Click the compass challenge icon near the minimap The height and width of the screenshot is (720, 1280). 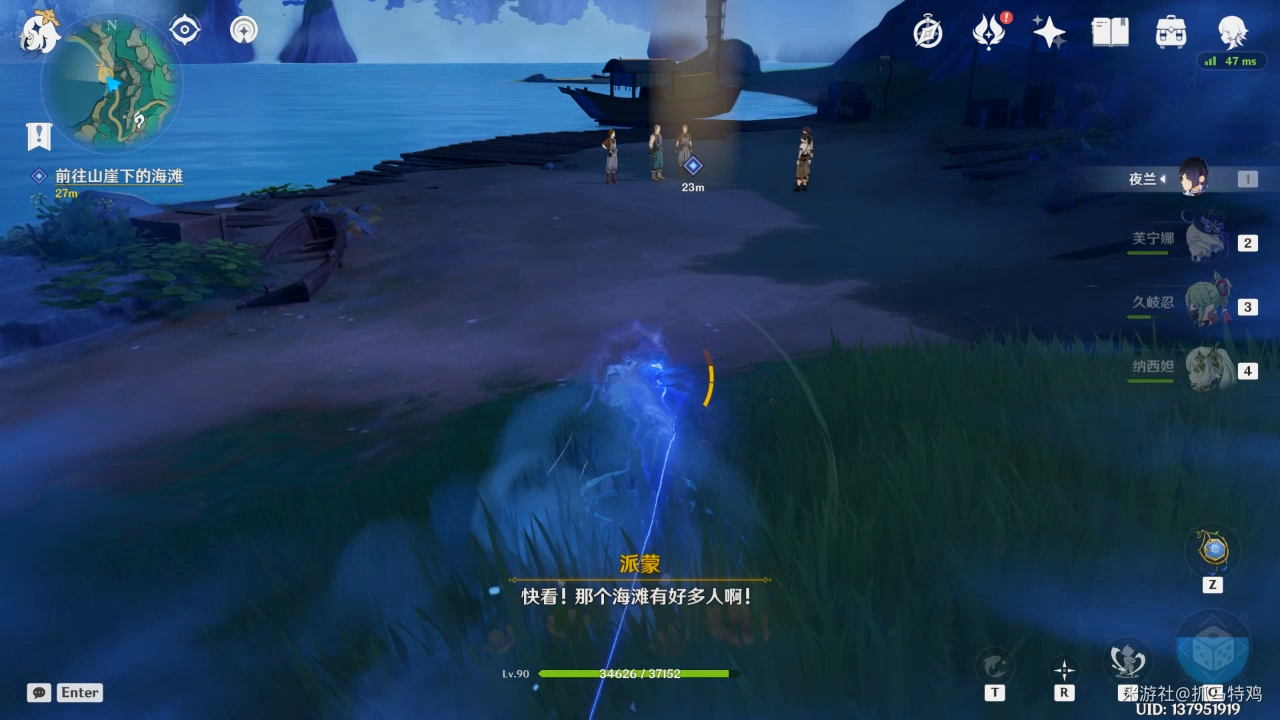point(243,30)
